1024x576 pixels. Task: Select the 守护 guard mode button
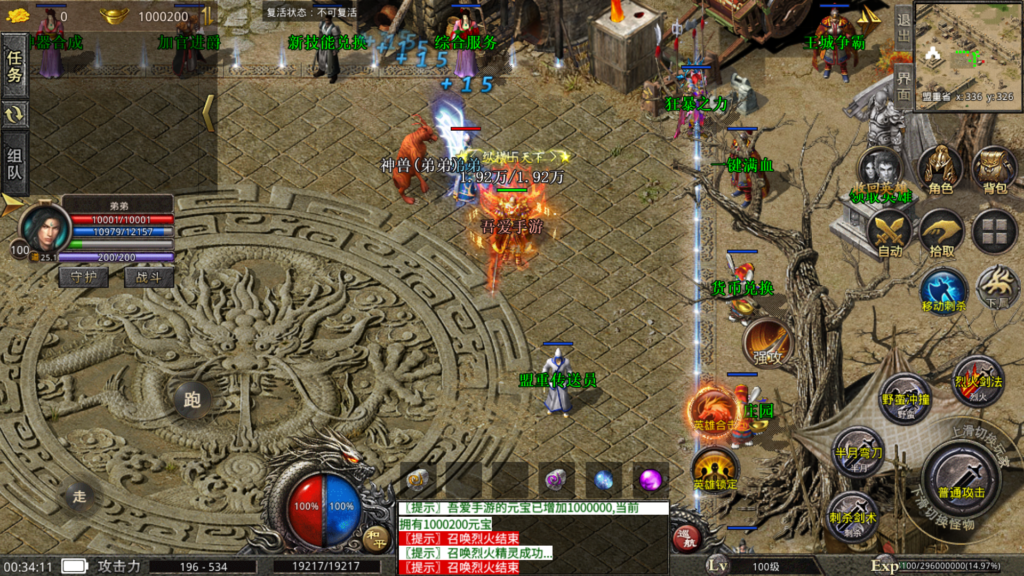[84, 277]
